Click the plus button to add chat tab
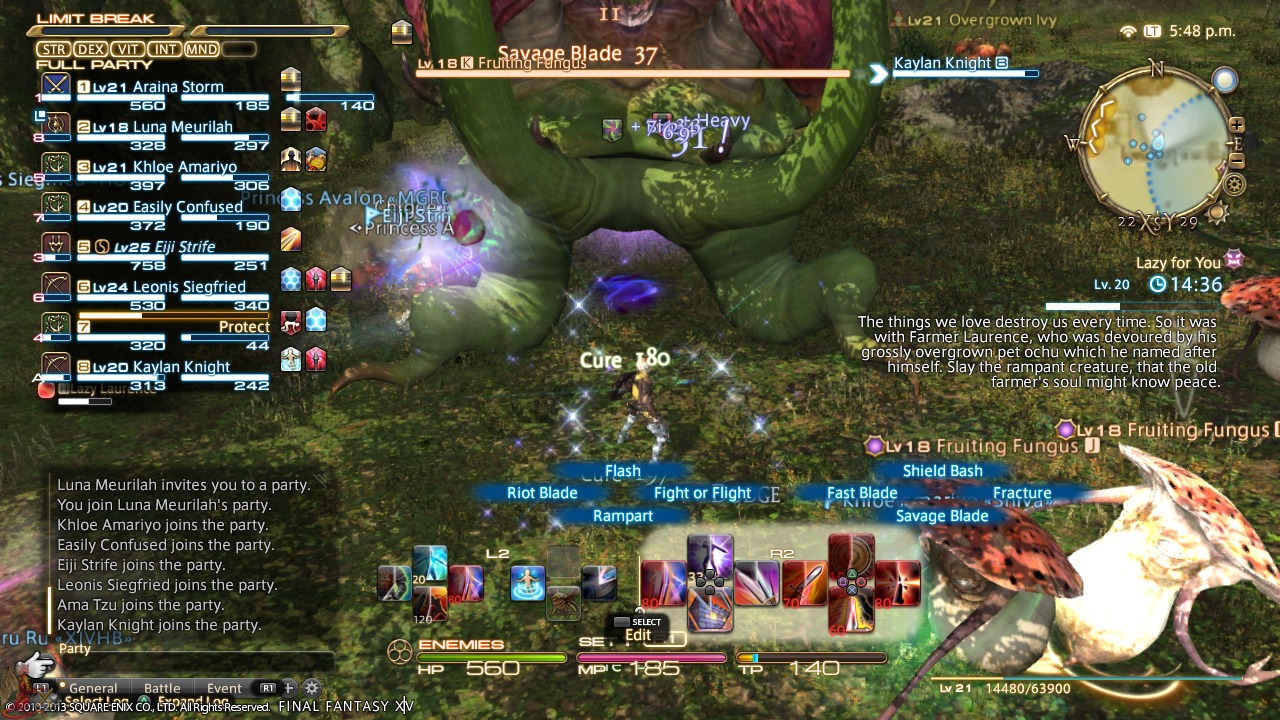The image size is (1280, 720). coord(288,686)
